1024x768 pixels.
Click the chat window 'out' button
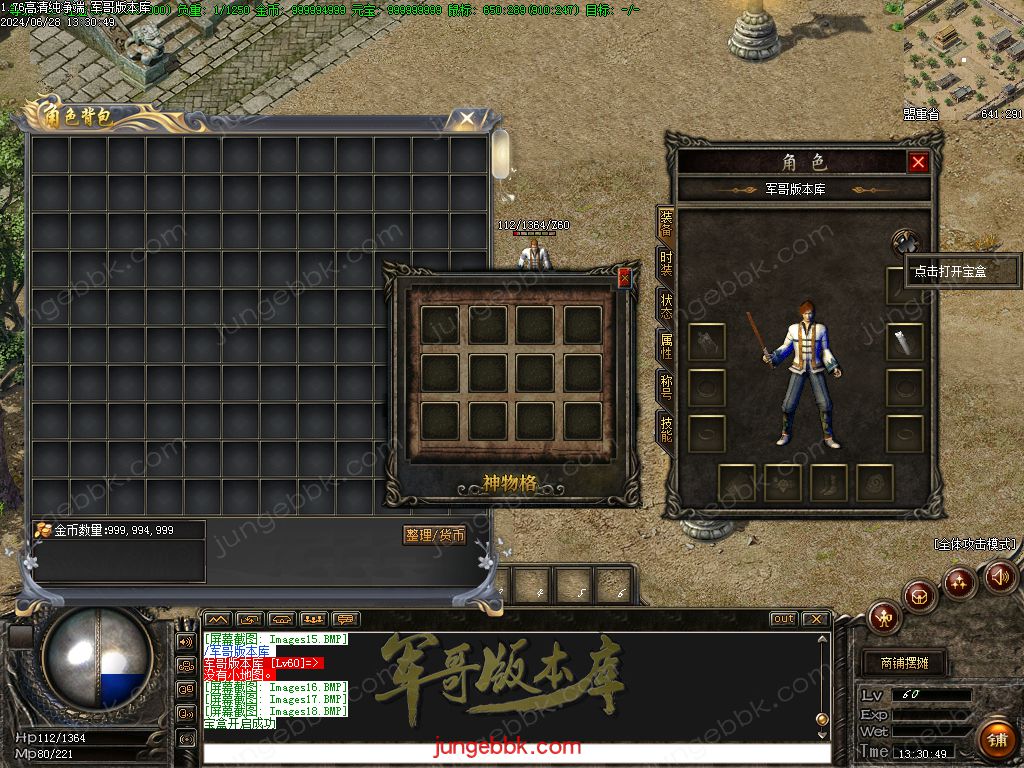[x=784, y=619]
